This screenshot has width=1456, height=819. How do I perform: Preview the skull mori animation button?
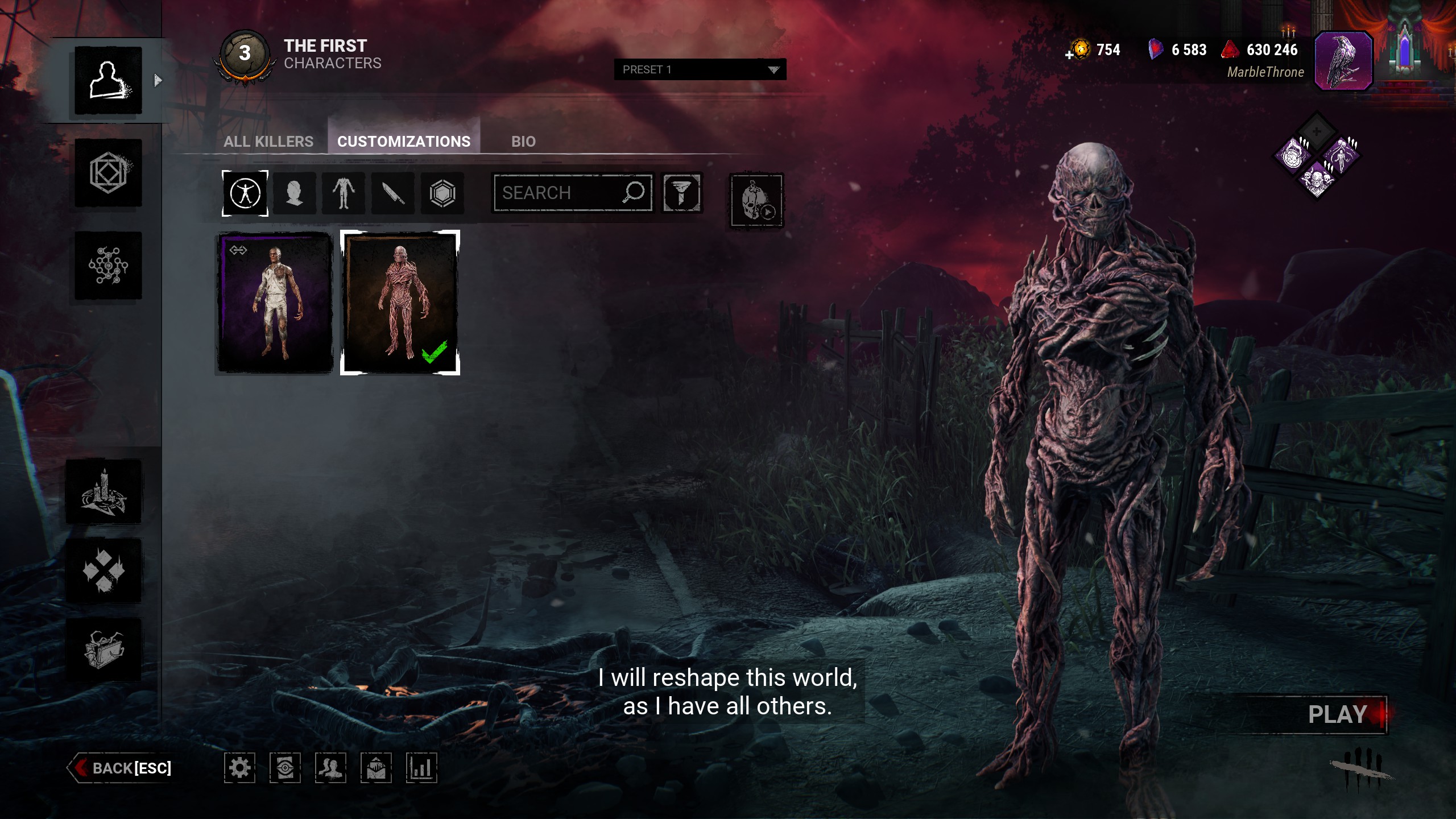tap(756, 200)
